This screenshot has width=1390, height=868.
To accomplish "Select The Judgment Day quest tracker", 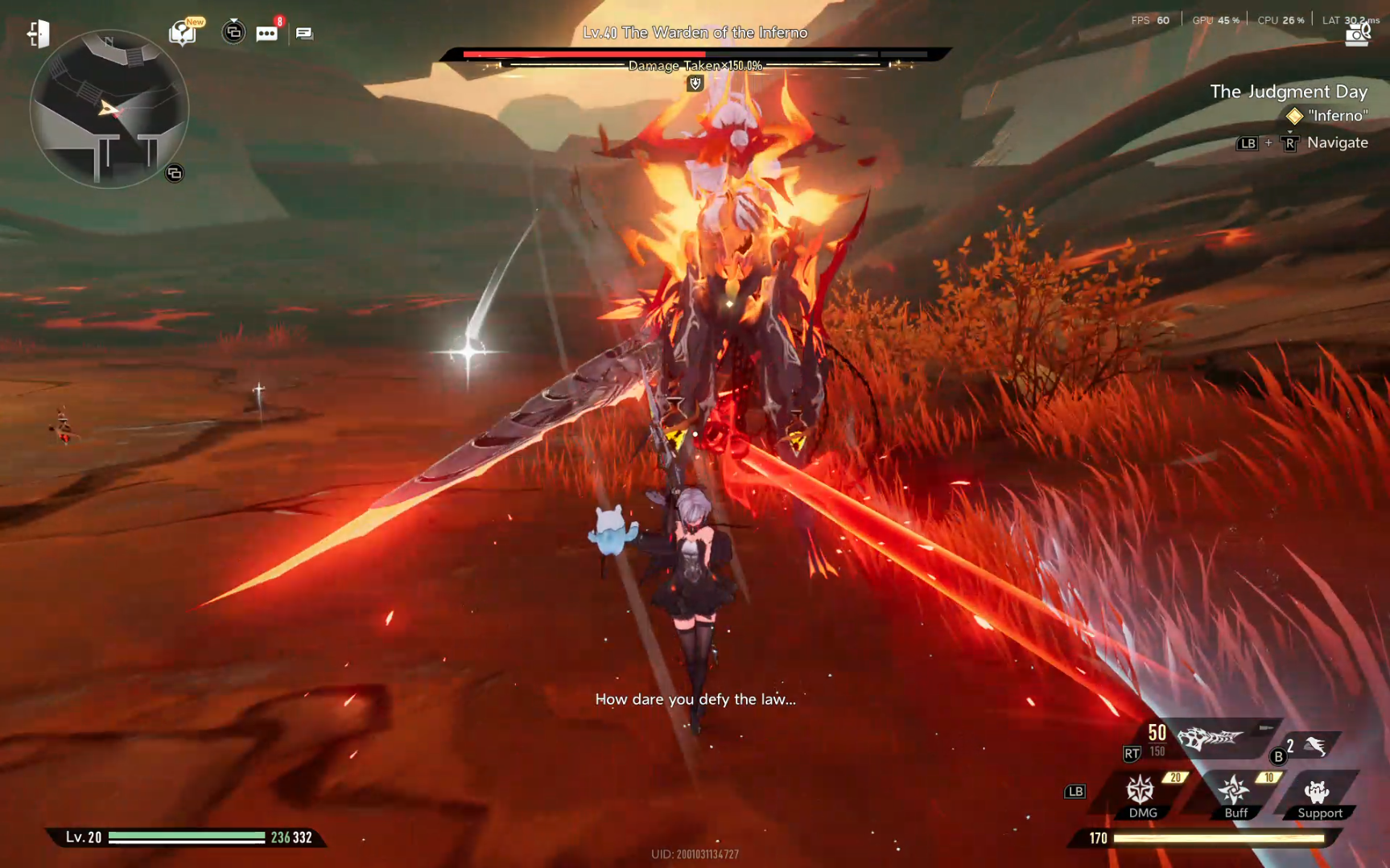I will click(1288, 92).
